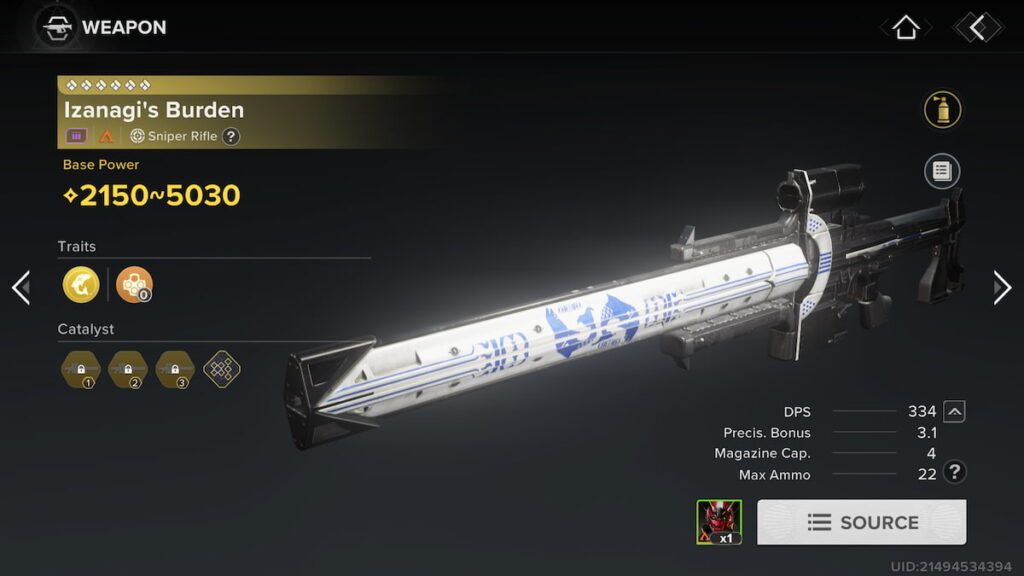Image resolution: width=1024 pixels, height=576 pixels.
Task: Collapse the DPS stats panel
Action: tap(955, 411)
